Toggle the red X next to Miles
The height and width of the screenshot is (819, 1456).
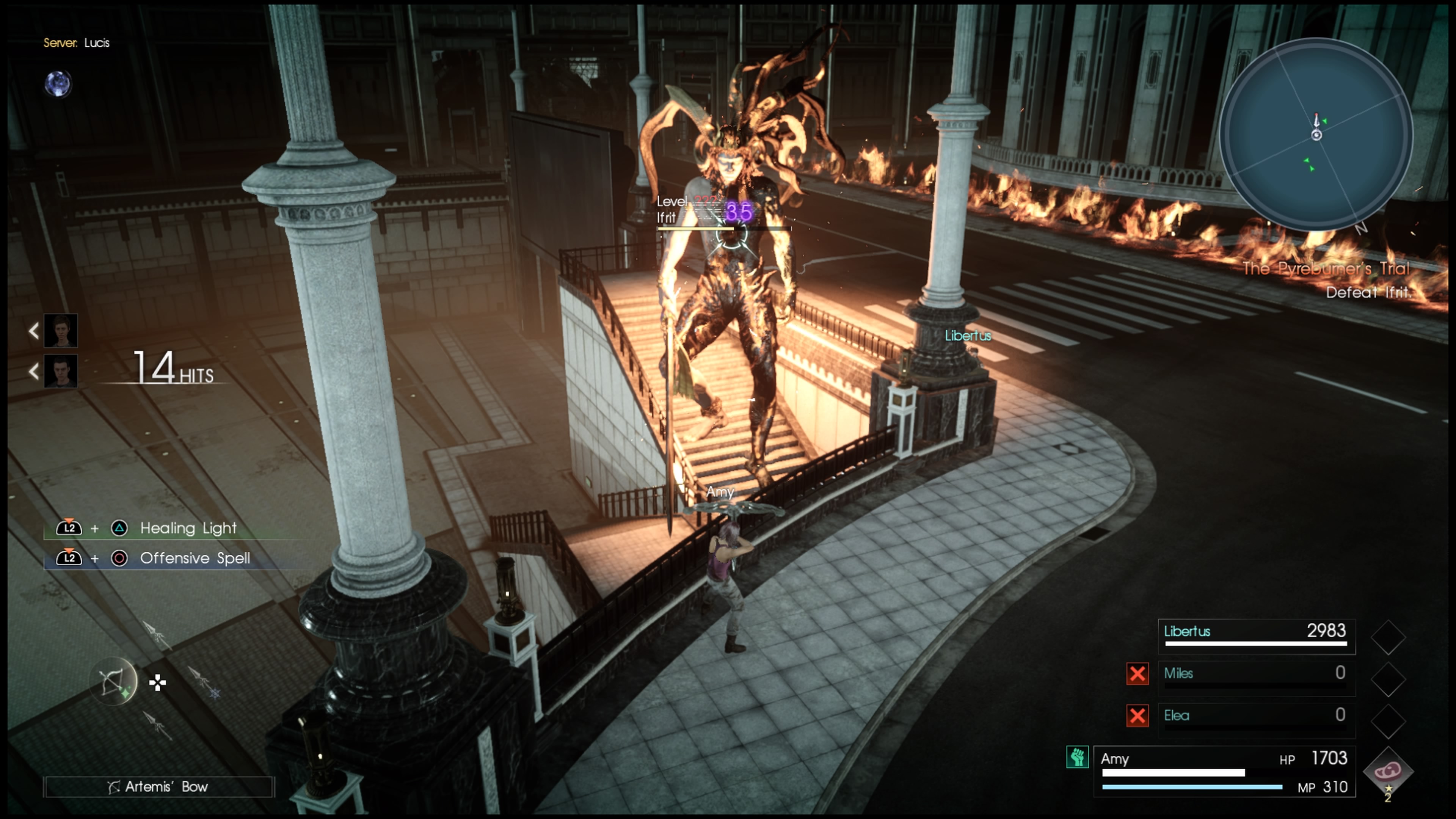click(x=1137, y=674)
